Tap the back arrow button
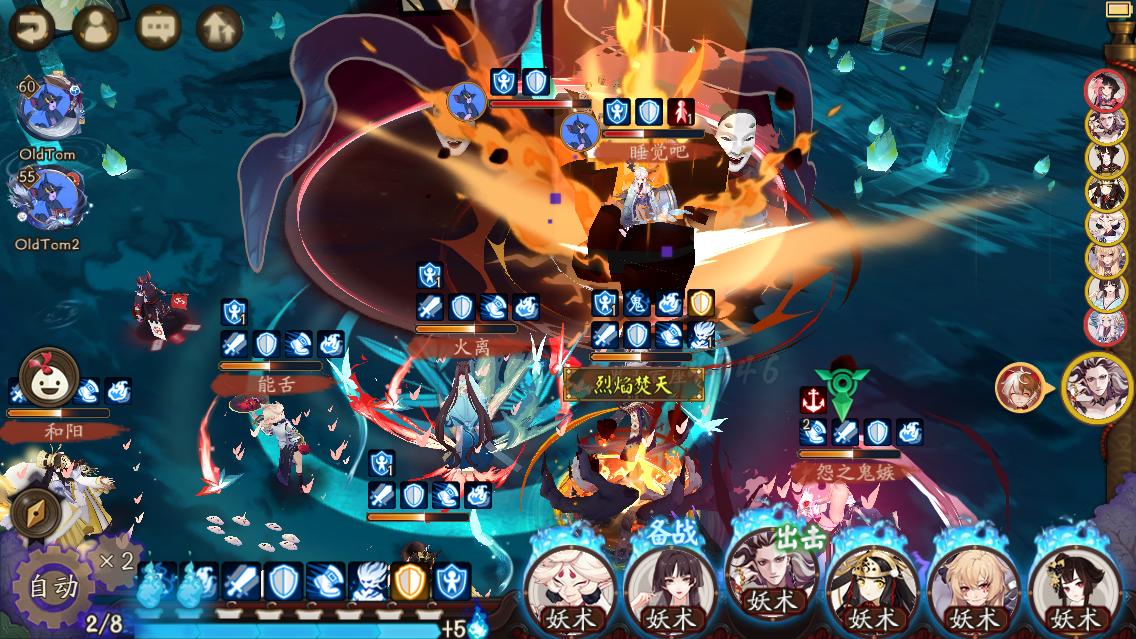Viewport: 1136px width, 639px height. [31, 28]
